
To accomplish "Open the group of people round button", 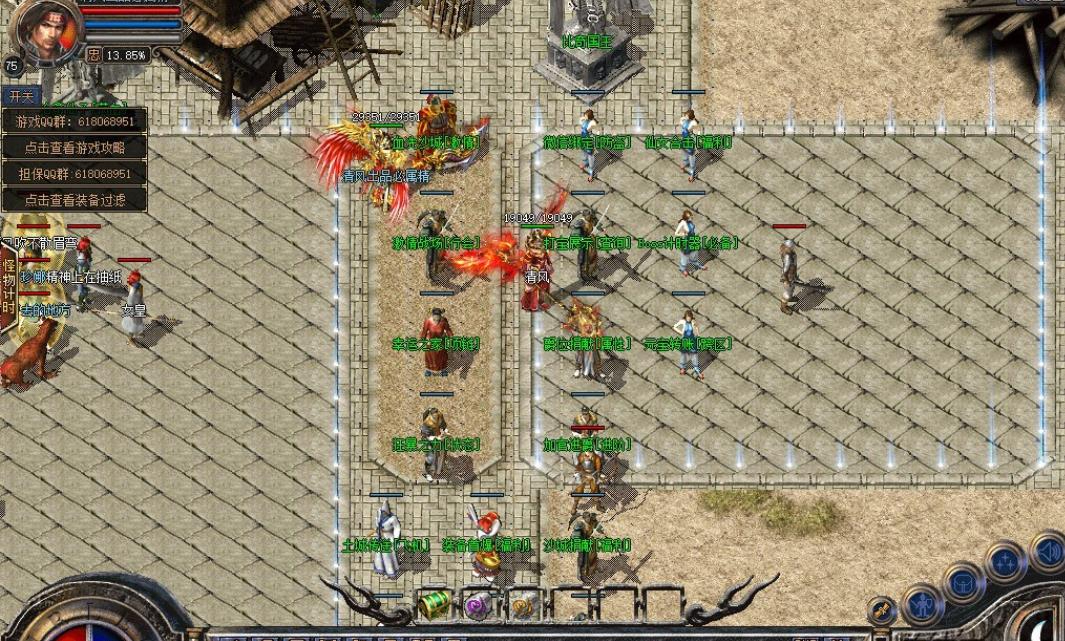I will pyautogui.click(x=1005, y=563).
